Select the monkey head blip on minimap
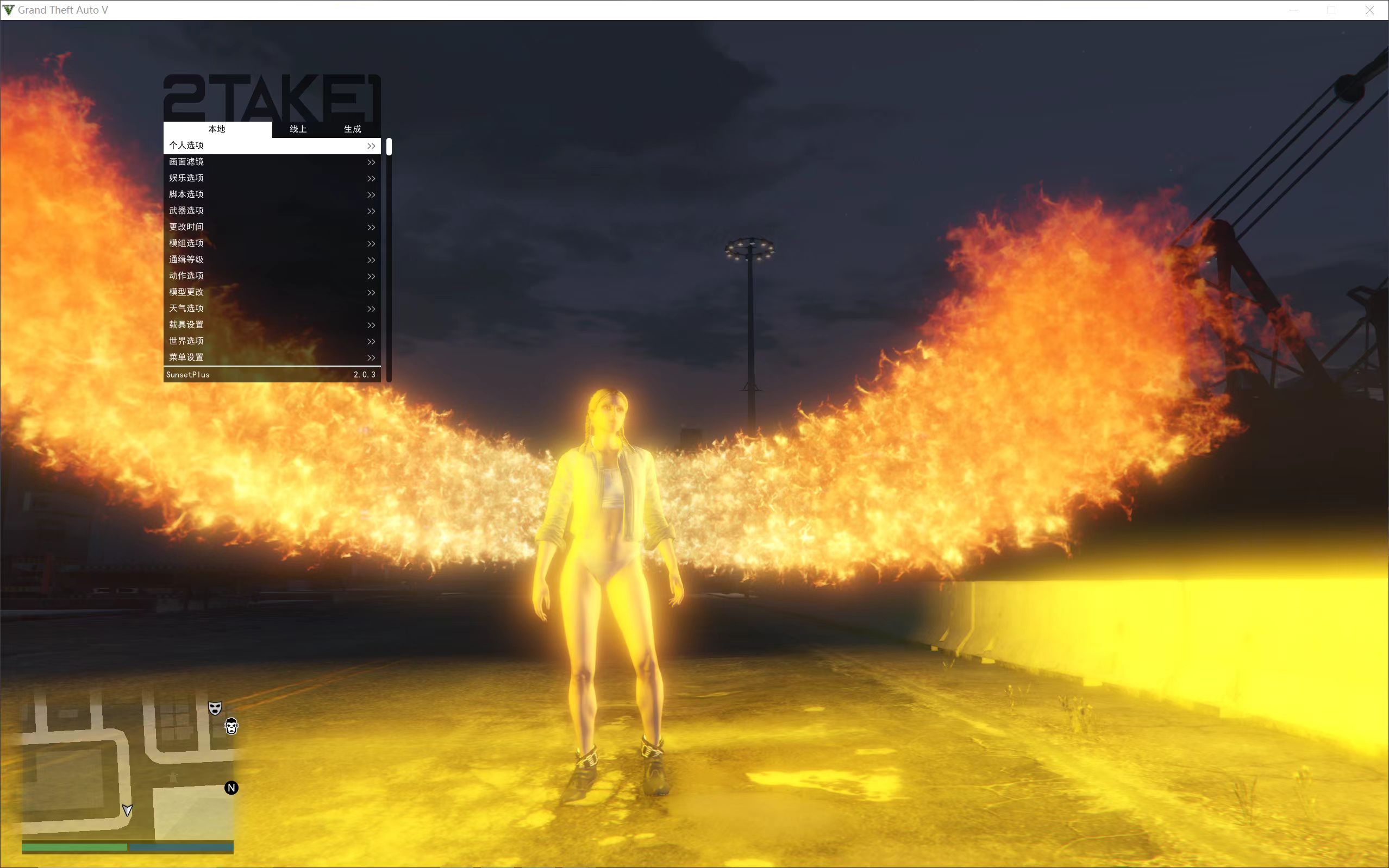 tap(231, 727)
